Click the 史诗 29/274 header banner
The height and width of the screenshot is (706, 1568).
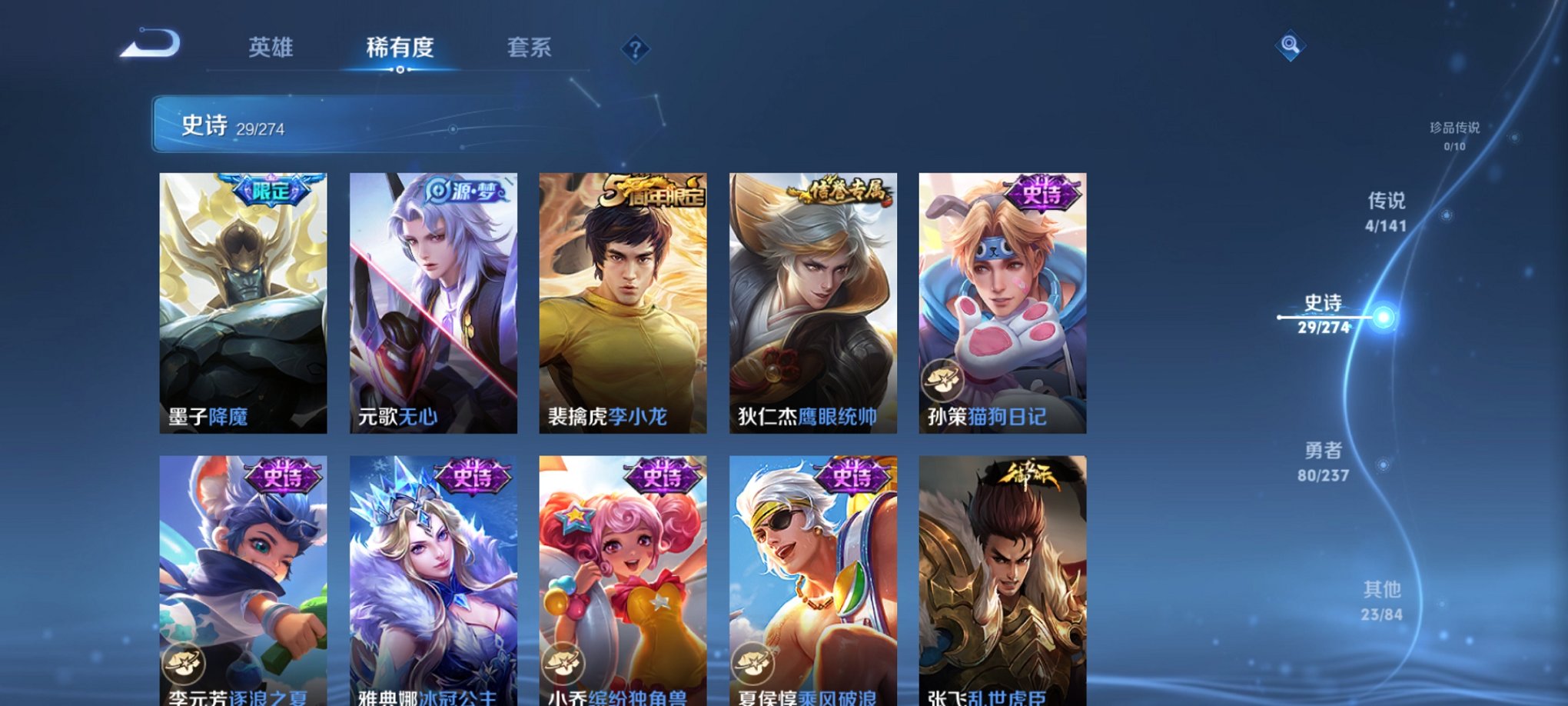(x=307, y=125)
